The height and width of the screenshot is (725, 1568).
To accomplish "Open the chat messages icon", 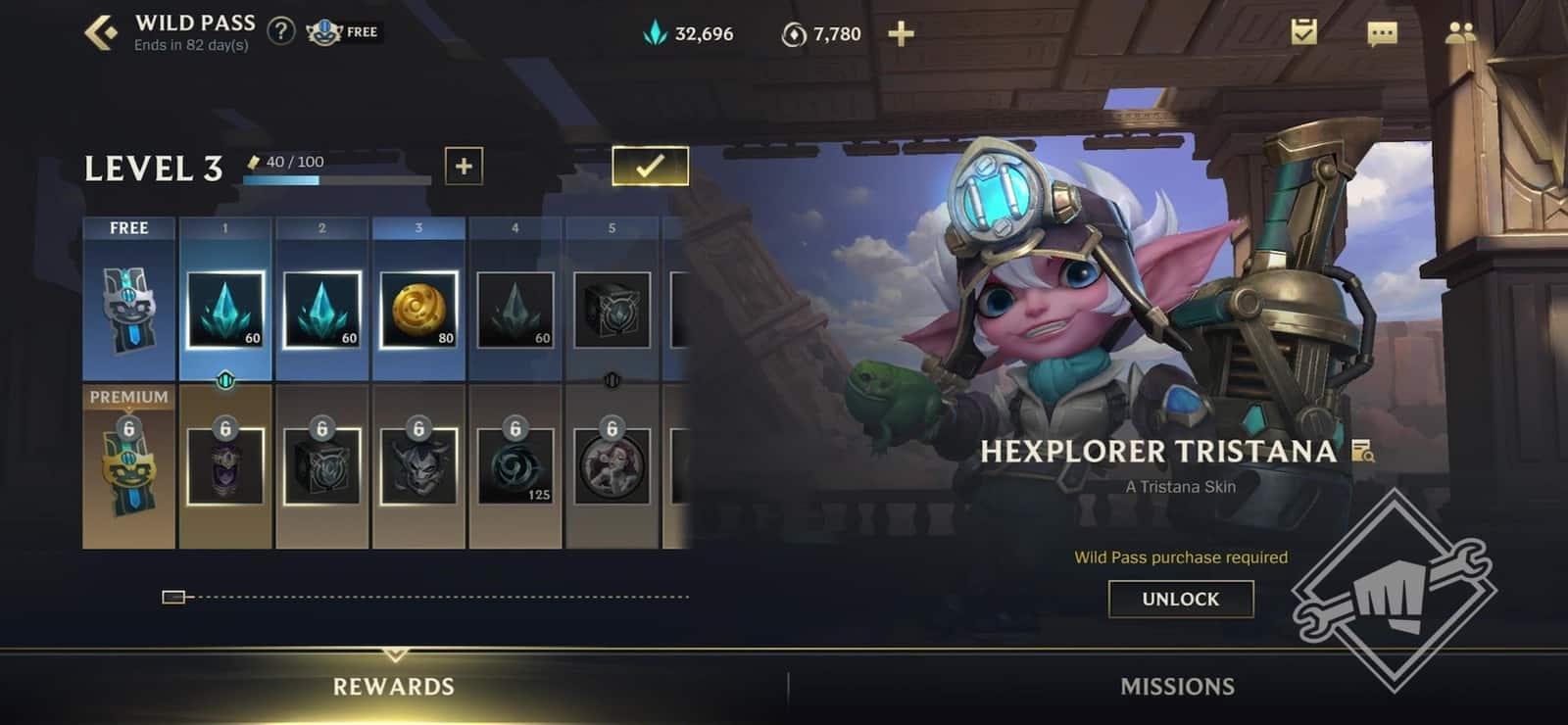I will 1382,33.
